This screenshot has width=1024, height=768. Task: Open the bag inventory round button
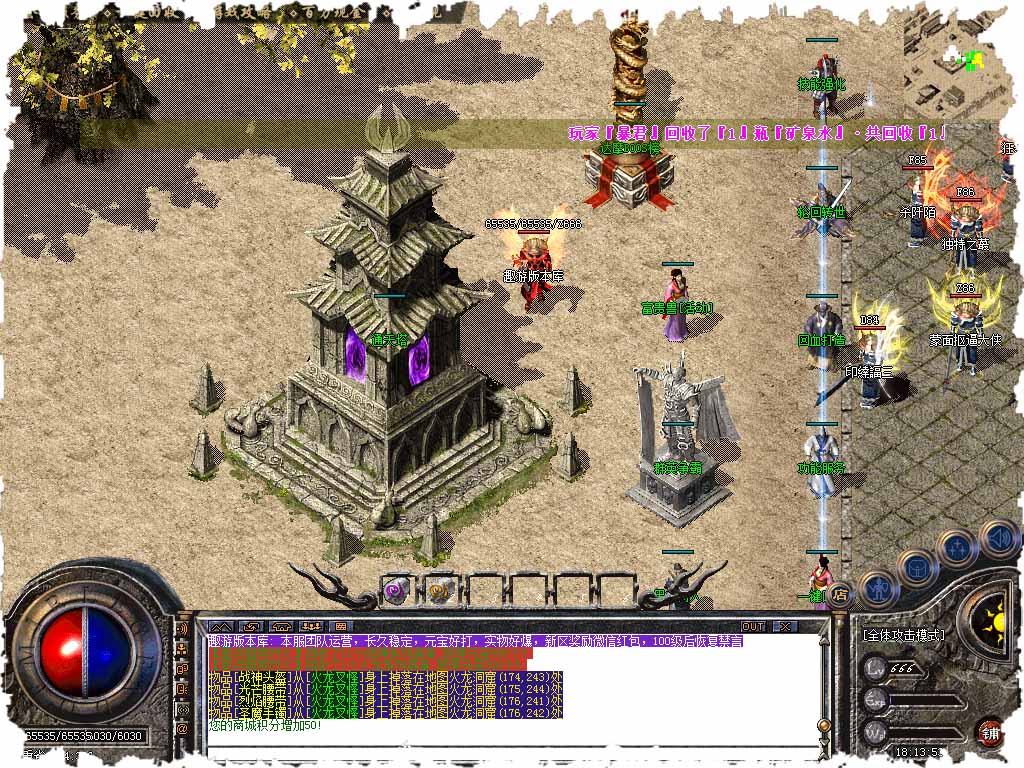point(916,568)
